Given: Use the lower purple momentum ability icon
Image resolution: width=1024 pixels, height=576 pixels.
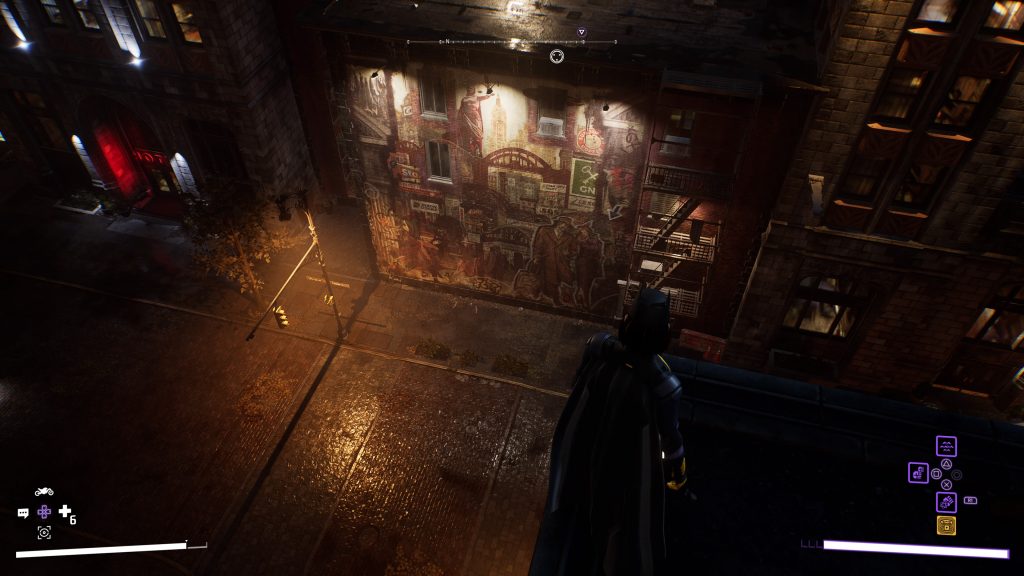Looking at the screenshot, I should click(x=946, y=502).
